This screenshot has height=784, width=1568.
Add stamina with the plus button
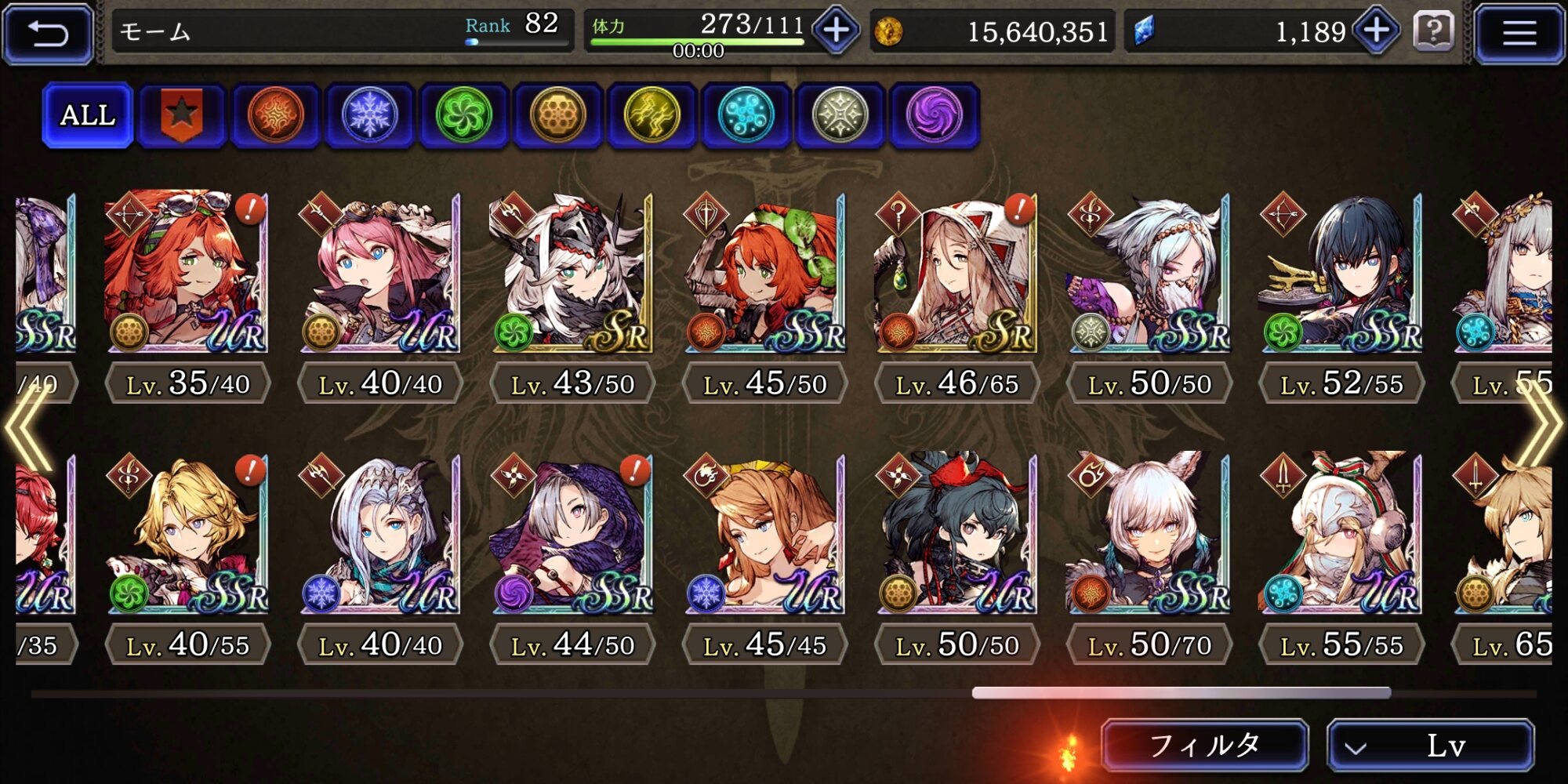(836, 31)
